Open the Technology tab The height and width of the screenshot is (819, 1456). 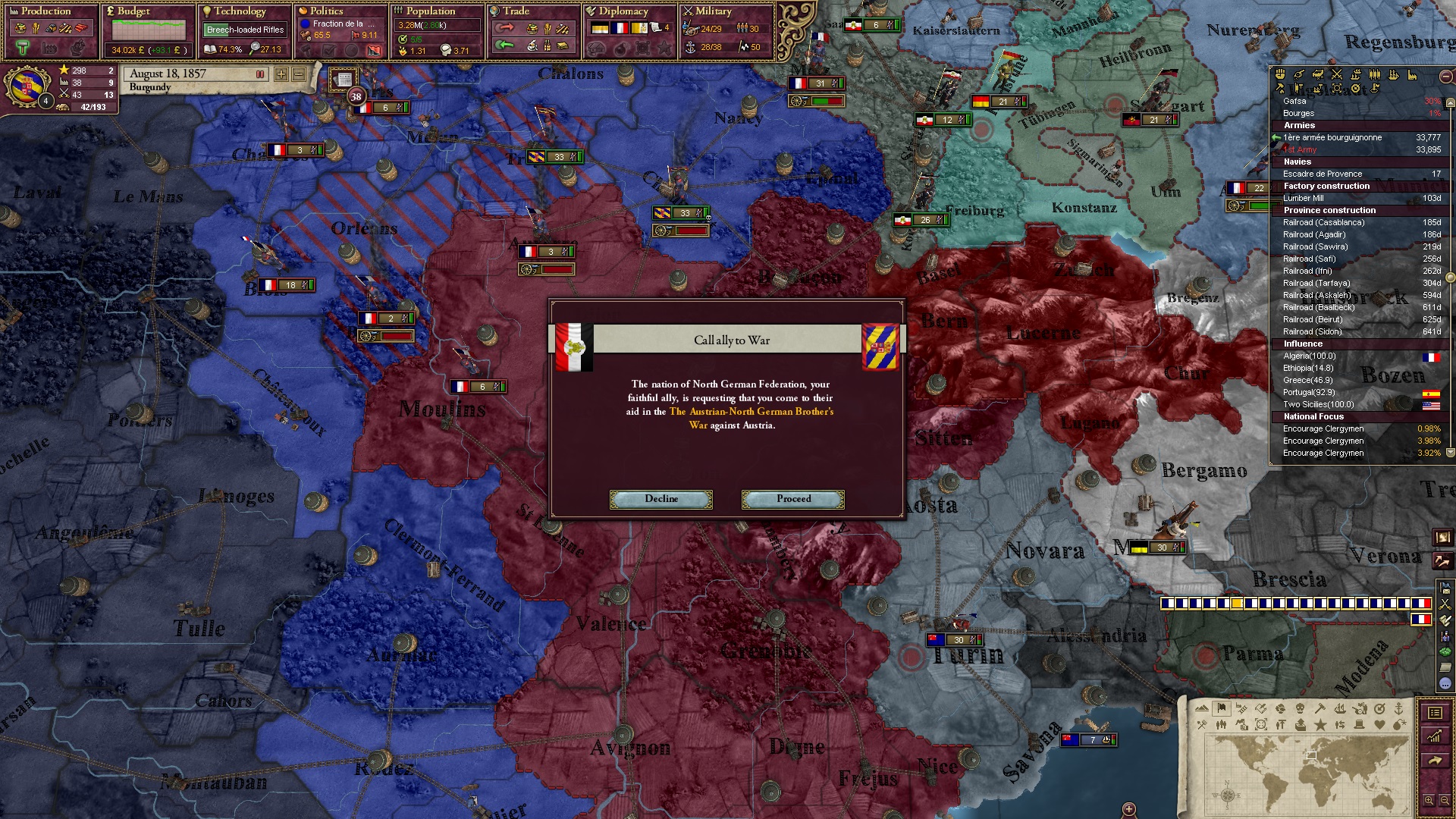240,11
